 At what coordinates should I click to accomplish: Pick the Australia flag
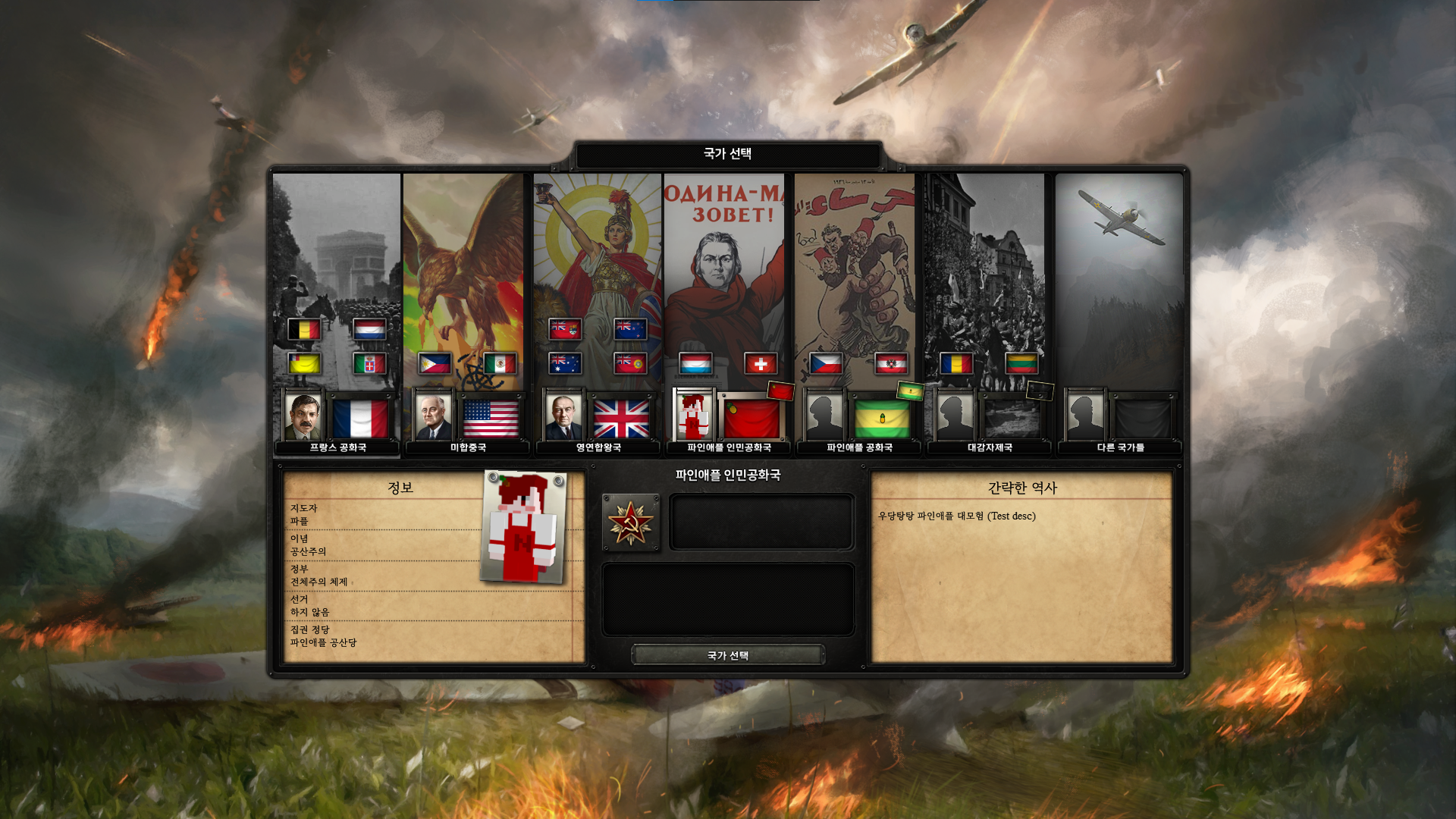pos(565,364)
